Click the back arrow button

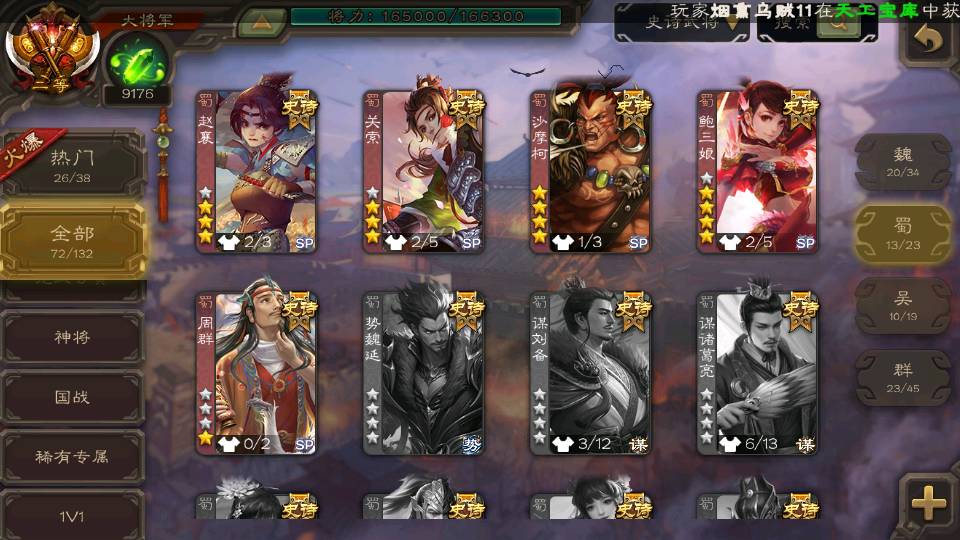coord(929,40)
